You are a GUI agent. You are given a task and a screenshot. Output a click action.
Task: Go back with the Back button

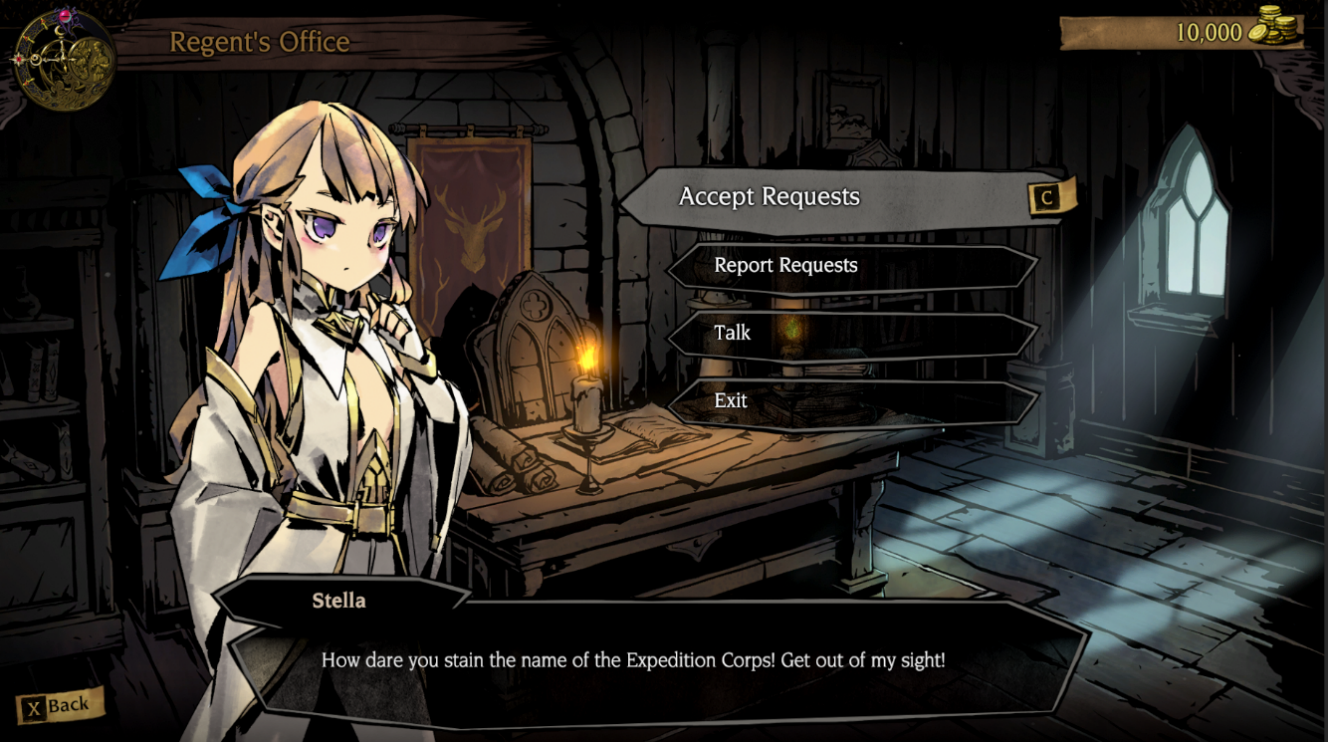[59, 706]
